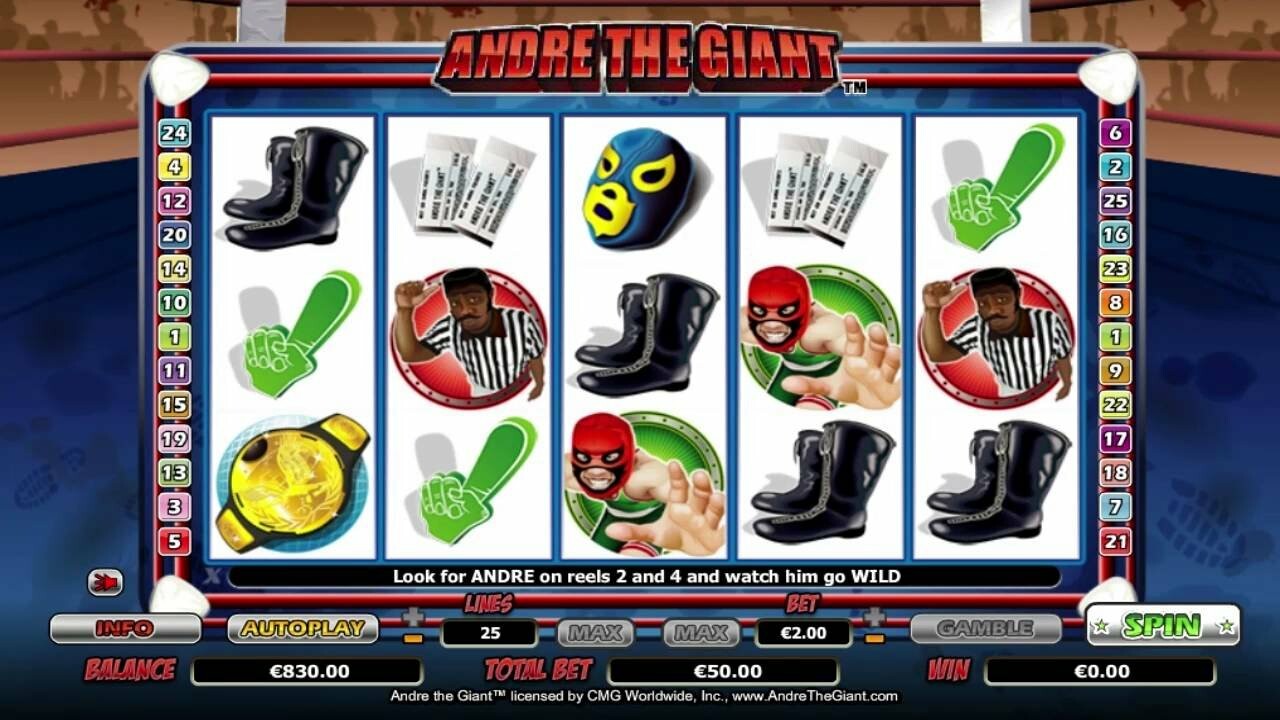Spin the reels with the SPIN button

[1162, 626]
